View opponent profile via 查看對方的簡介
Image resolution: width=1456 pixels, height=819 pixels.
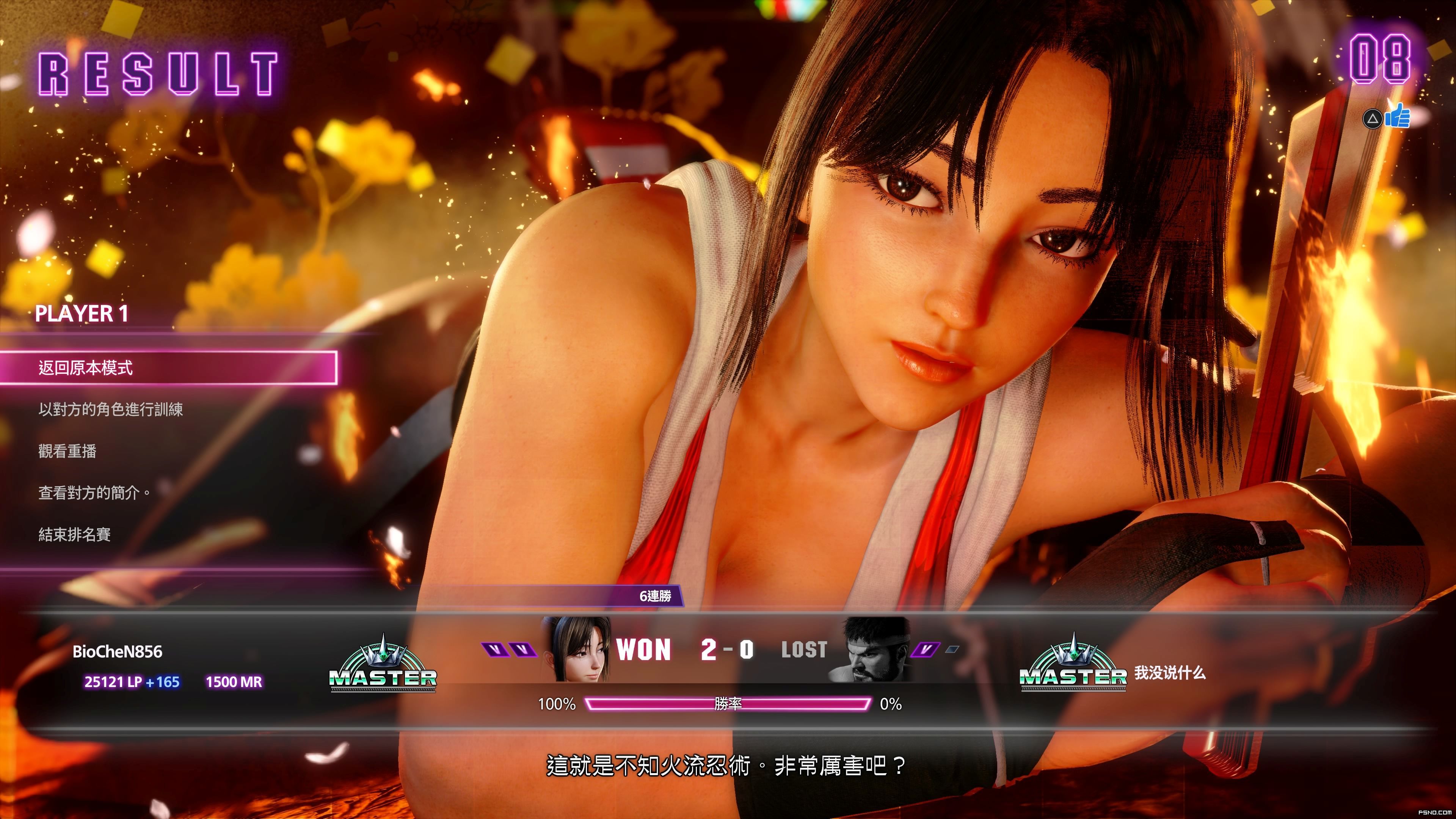(94, 493)
